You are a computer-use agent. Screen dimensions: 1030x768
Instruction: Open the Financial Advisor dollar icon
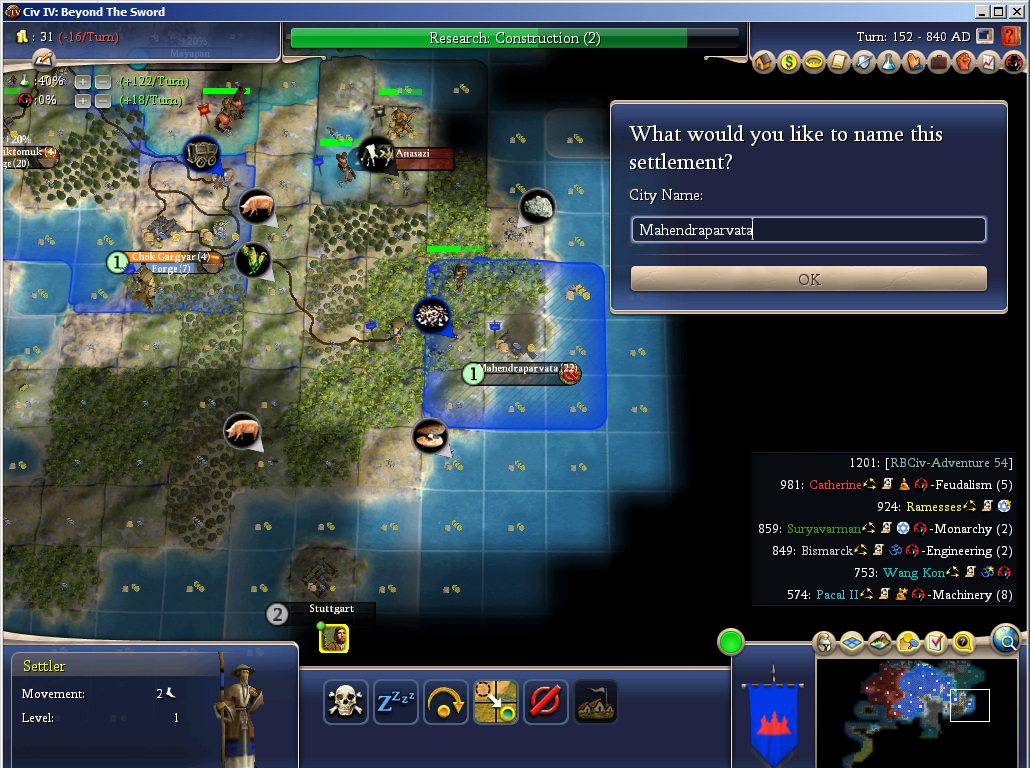[x=789, y=63]
